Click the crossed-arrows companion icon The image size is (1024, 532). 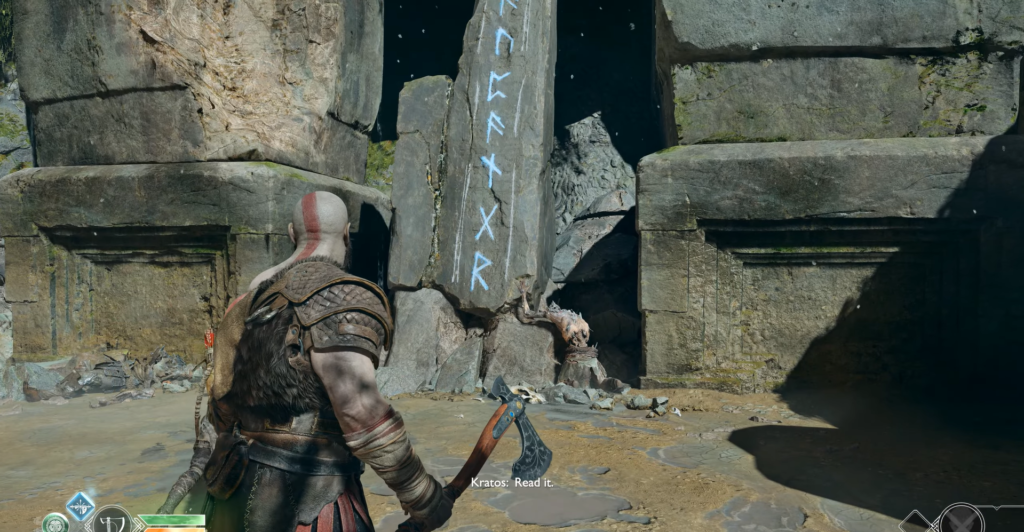pos(962,521)
